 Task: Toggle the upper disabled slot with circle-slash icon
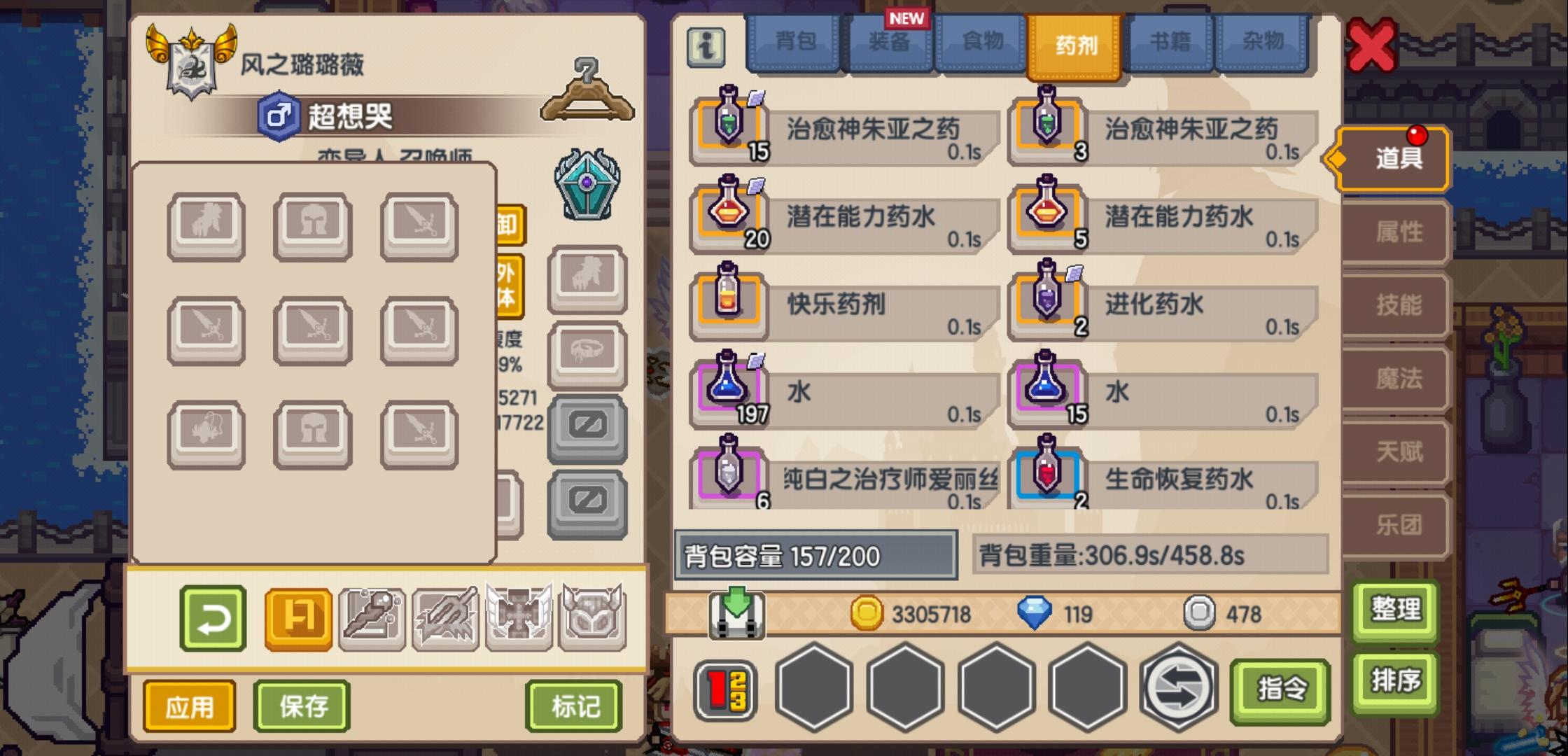point(587,427)
